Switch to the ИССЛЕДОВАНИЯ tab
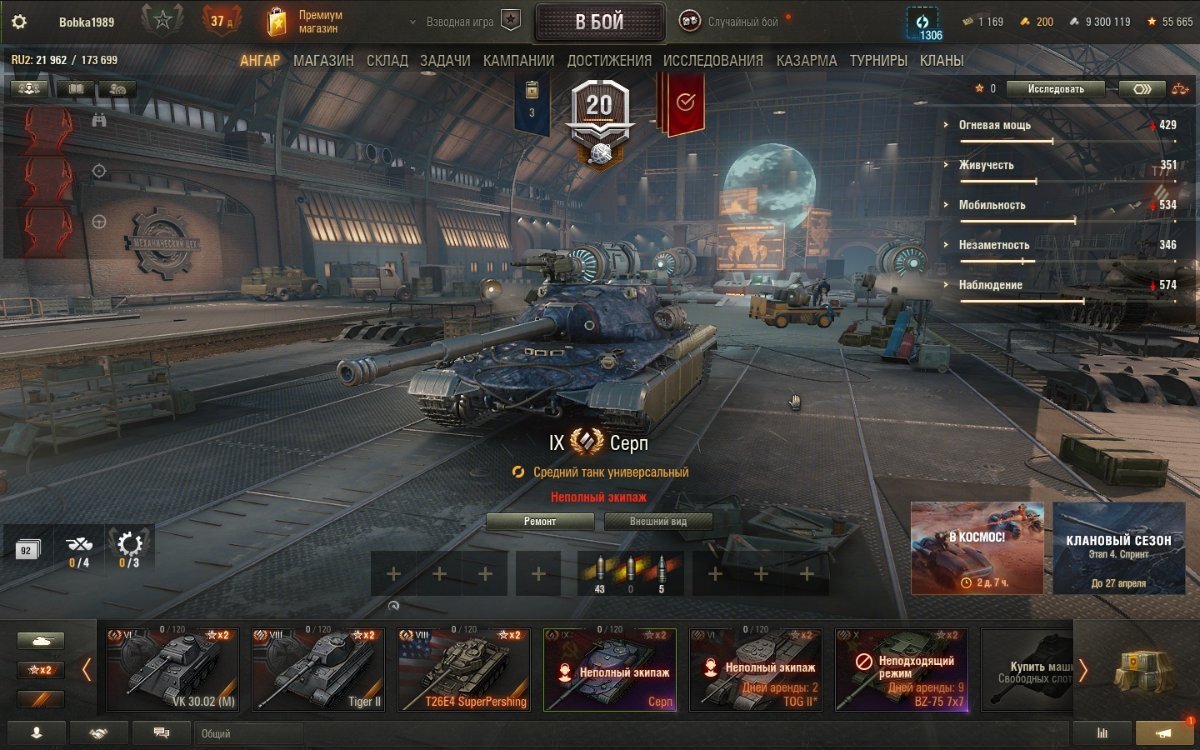 [x=713, y=61]
